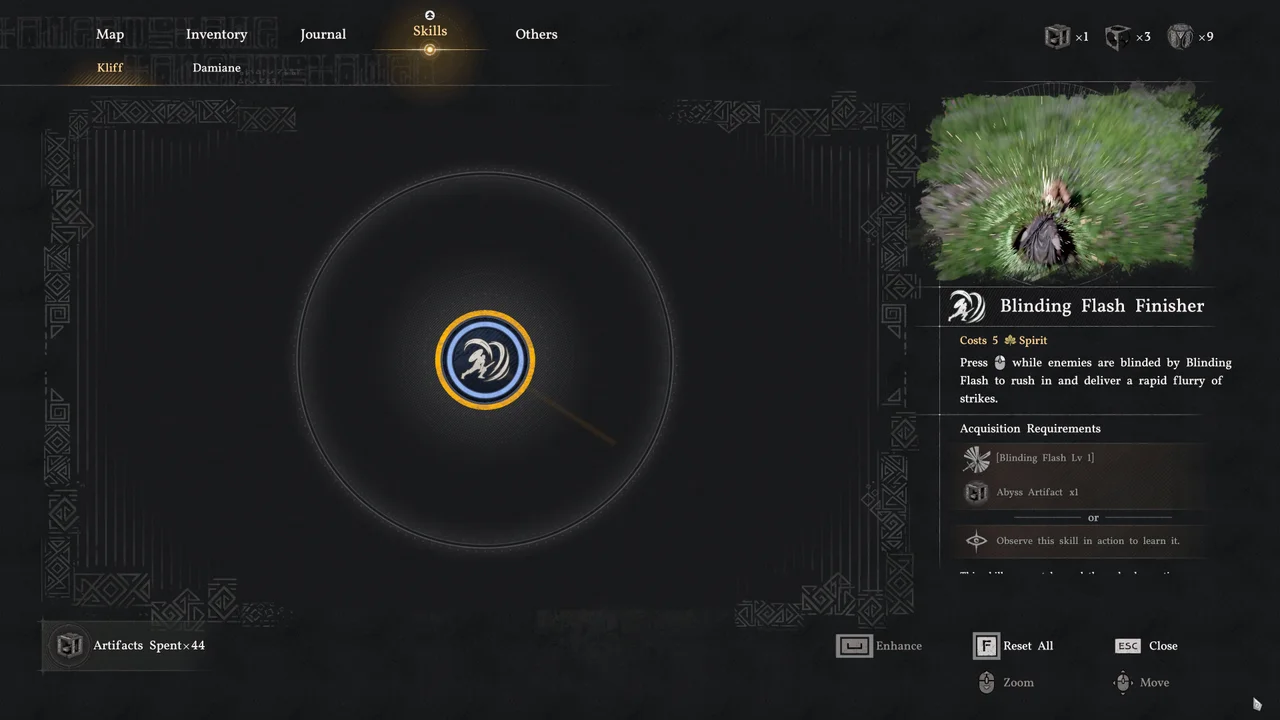Switch to the Inventory tab
The height and width of the screenshot is (720, 1280).
pos(216,34)
